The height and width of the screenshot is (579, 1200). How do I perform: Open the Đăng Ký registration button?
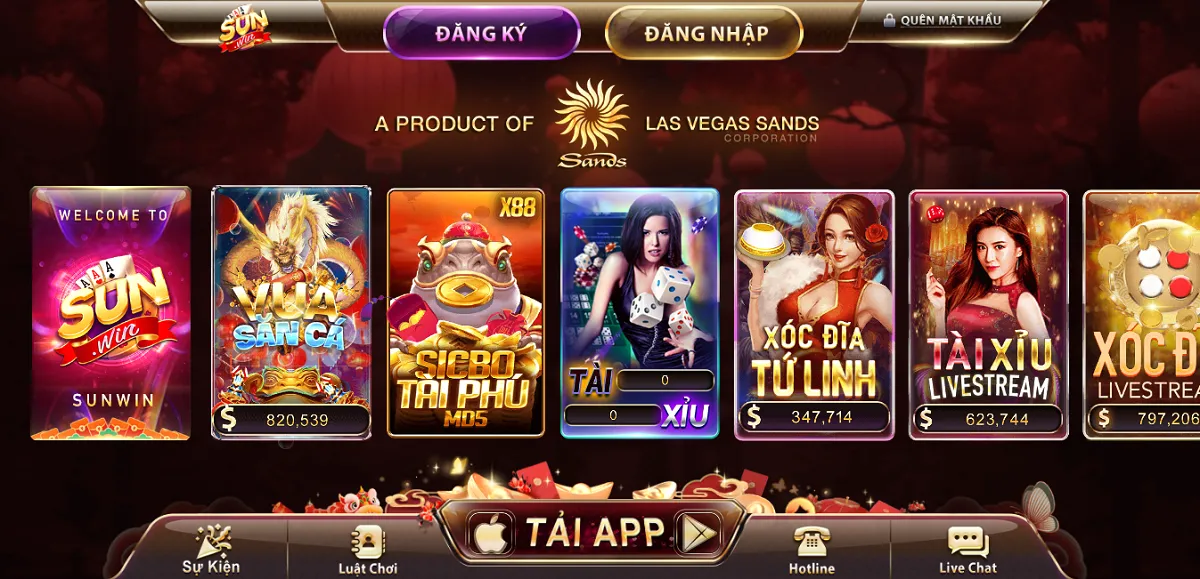[x=481, y=33]
